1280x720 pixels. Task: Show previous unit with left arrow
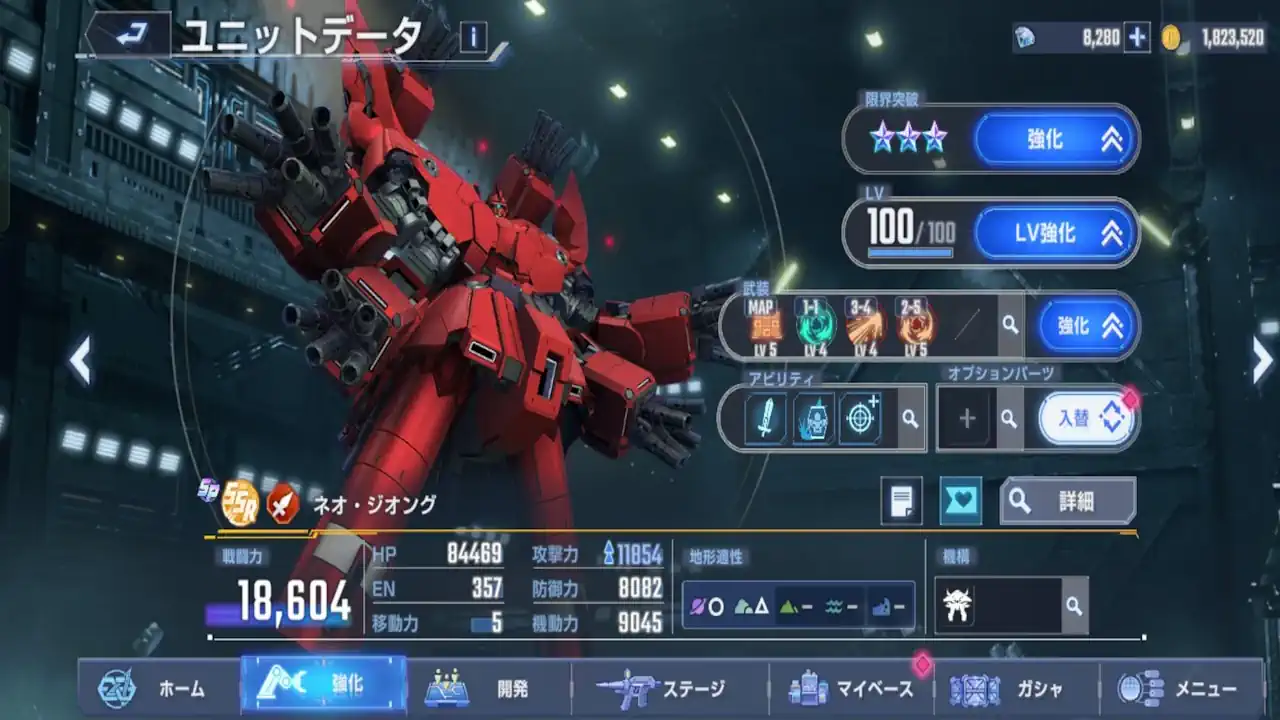80,360
